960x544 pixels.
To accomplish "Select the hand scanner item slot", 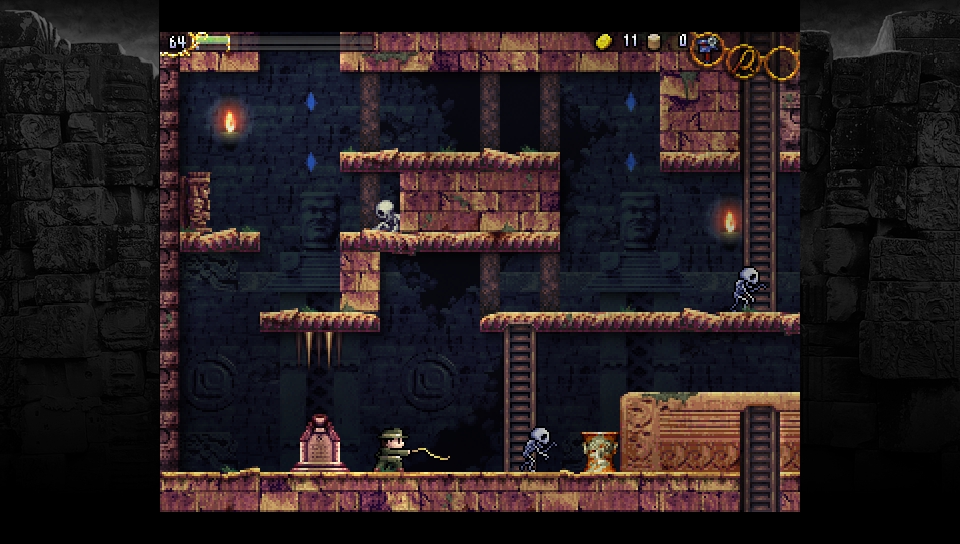I will (x=708, y=46).
